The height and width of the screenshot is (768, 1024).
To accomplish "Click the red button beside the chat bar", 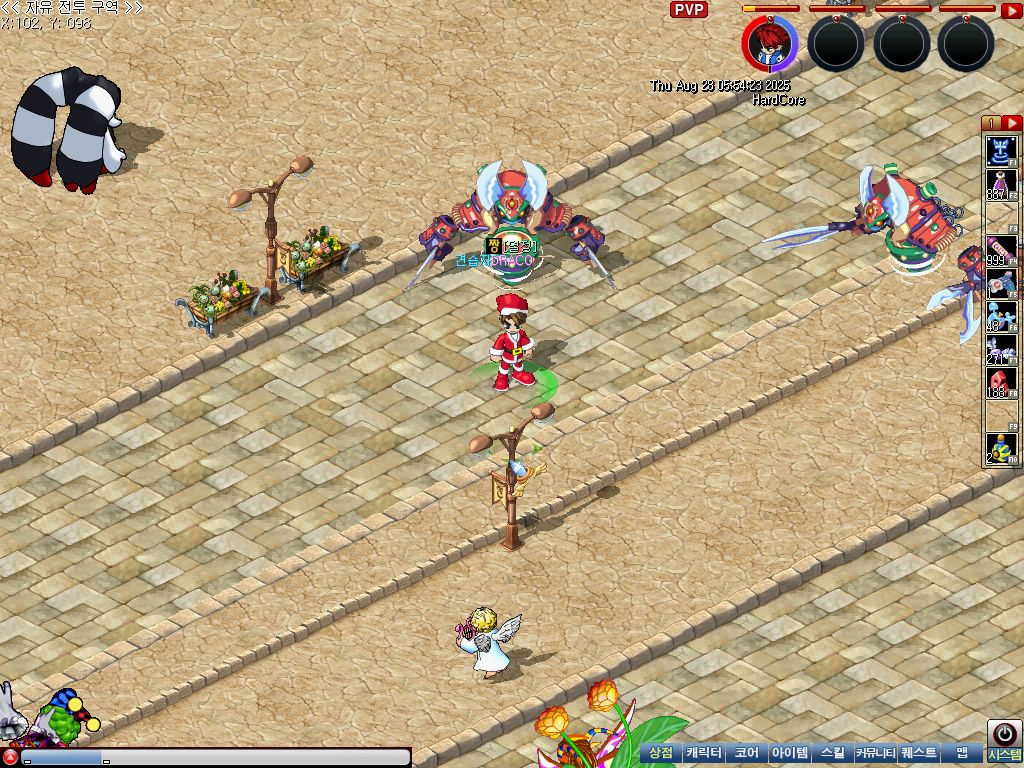I will pos(9,758).
